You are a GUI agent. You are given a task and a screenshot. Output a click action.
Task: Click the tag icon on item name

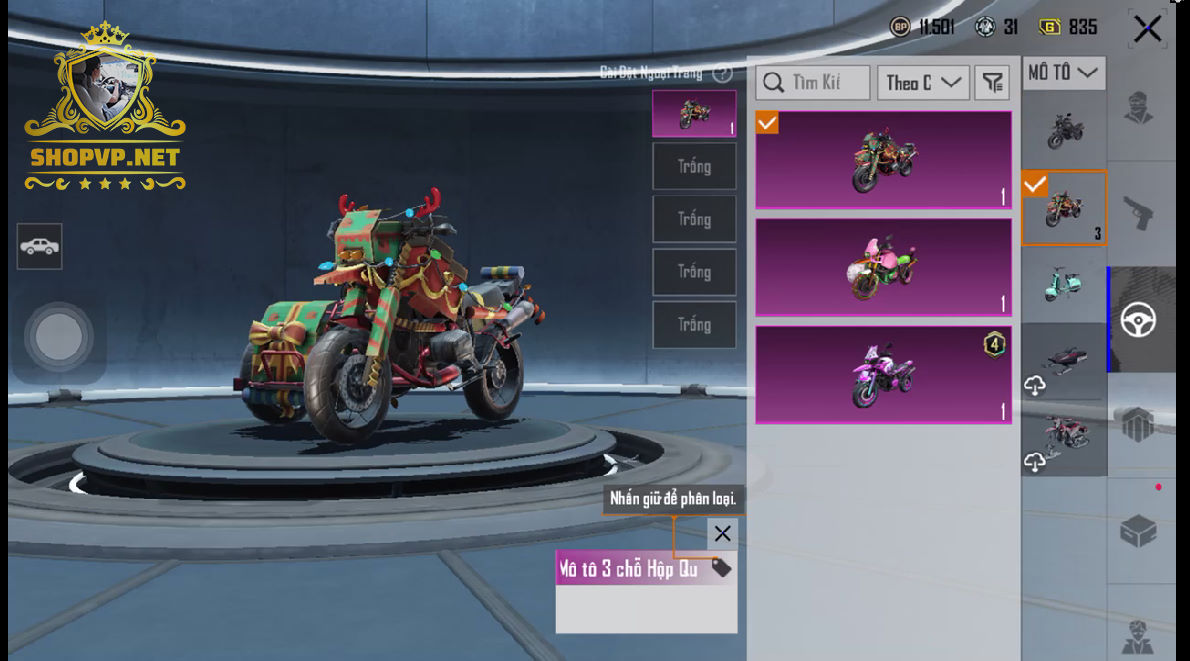pyautogui.click(x=721, y=568)
